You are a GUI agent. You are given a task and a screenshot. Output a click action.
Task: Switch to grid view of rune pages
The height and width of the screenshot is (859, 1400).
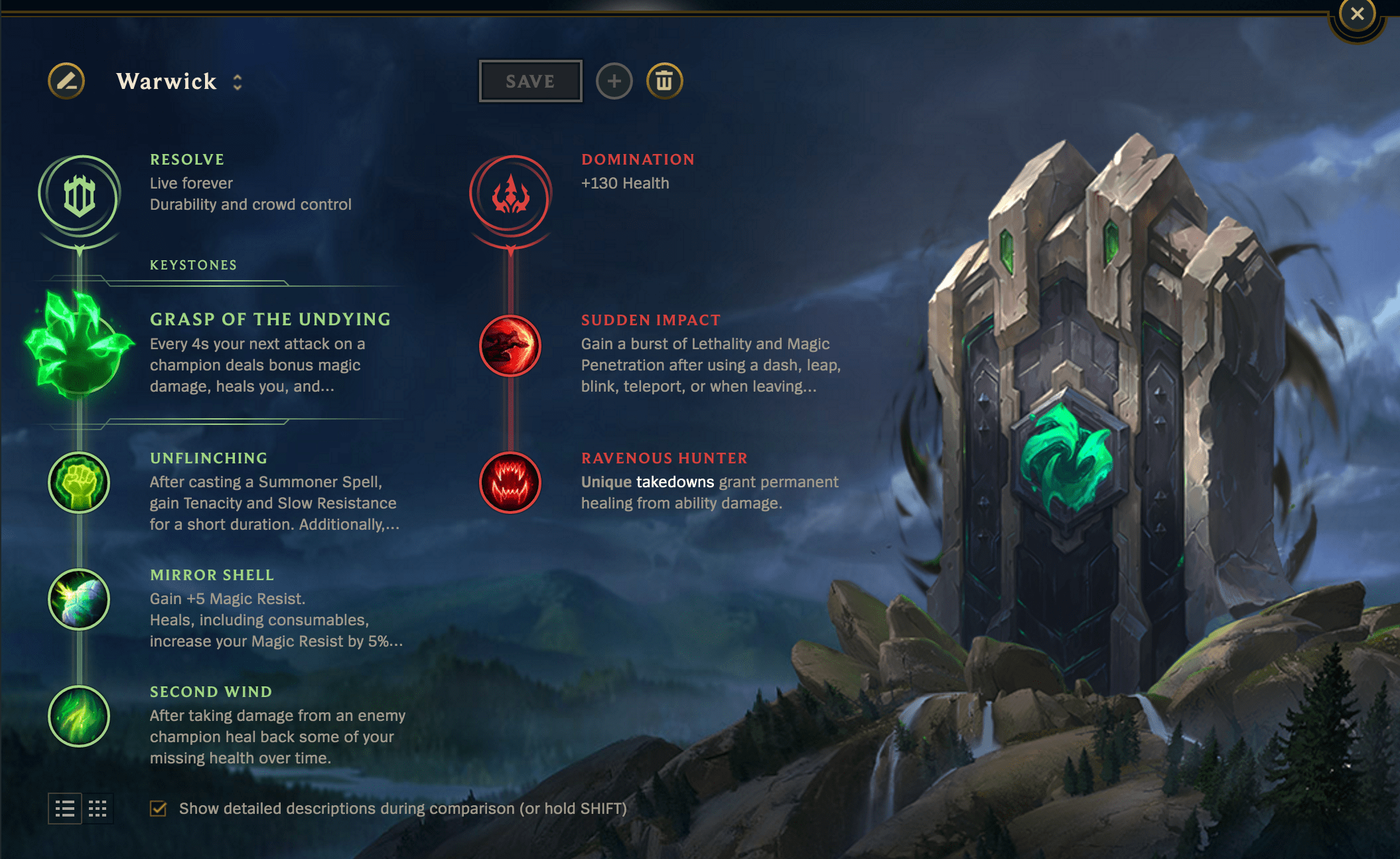tap(97, 809)
